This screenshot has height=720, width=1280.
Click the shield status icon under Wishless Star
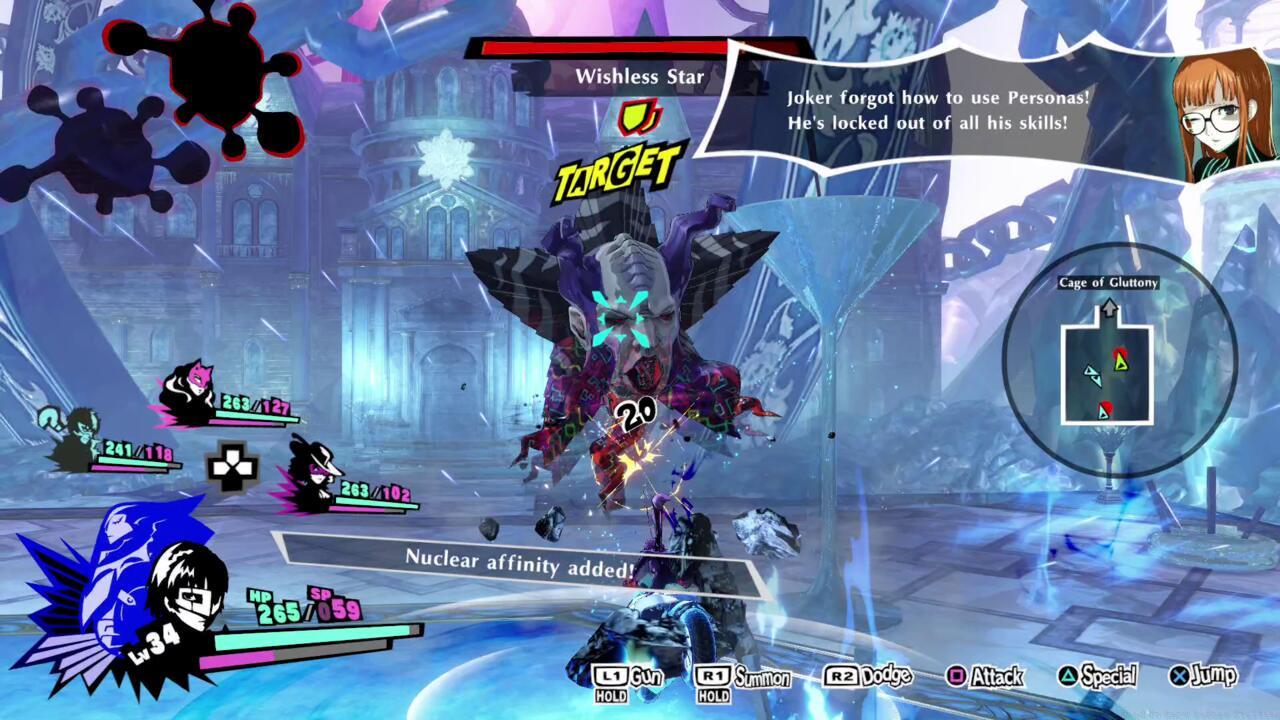(635, 118)
